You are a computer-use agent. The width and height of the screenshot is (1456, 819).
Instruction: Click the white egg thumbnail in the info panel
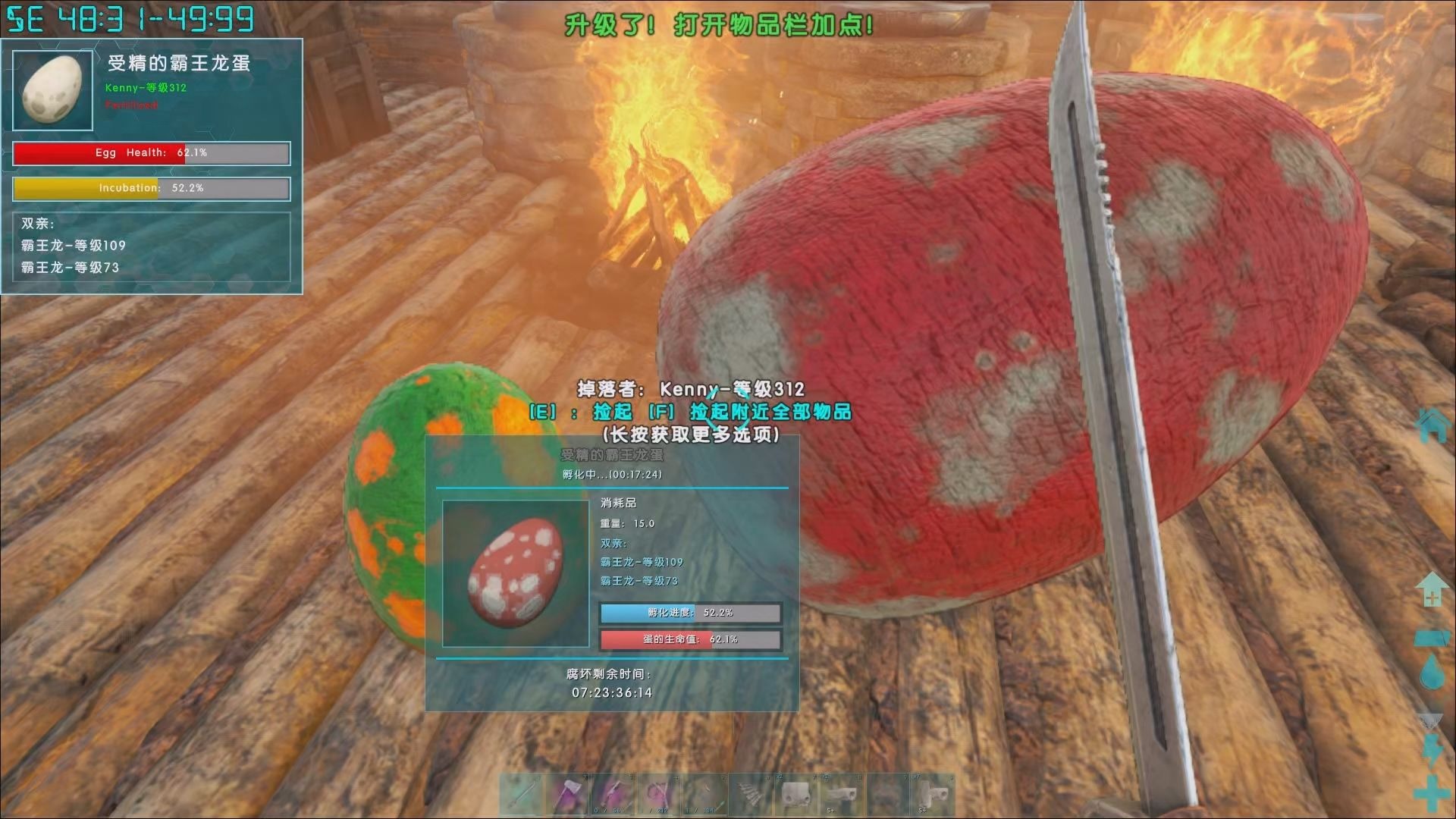coord(53,91)
